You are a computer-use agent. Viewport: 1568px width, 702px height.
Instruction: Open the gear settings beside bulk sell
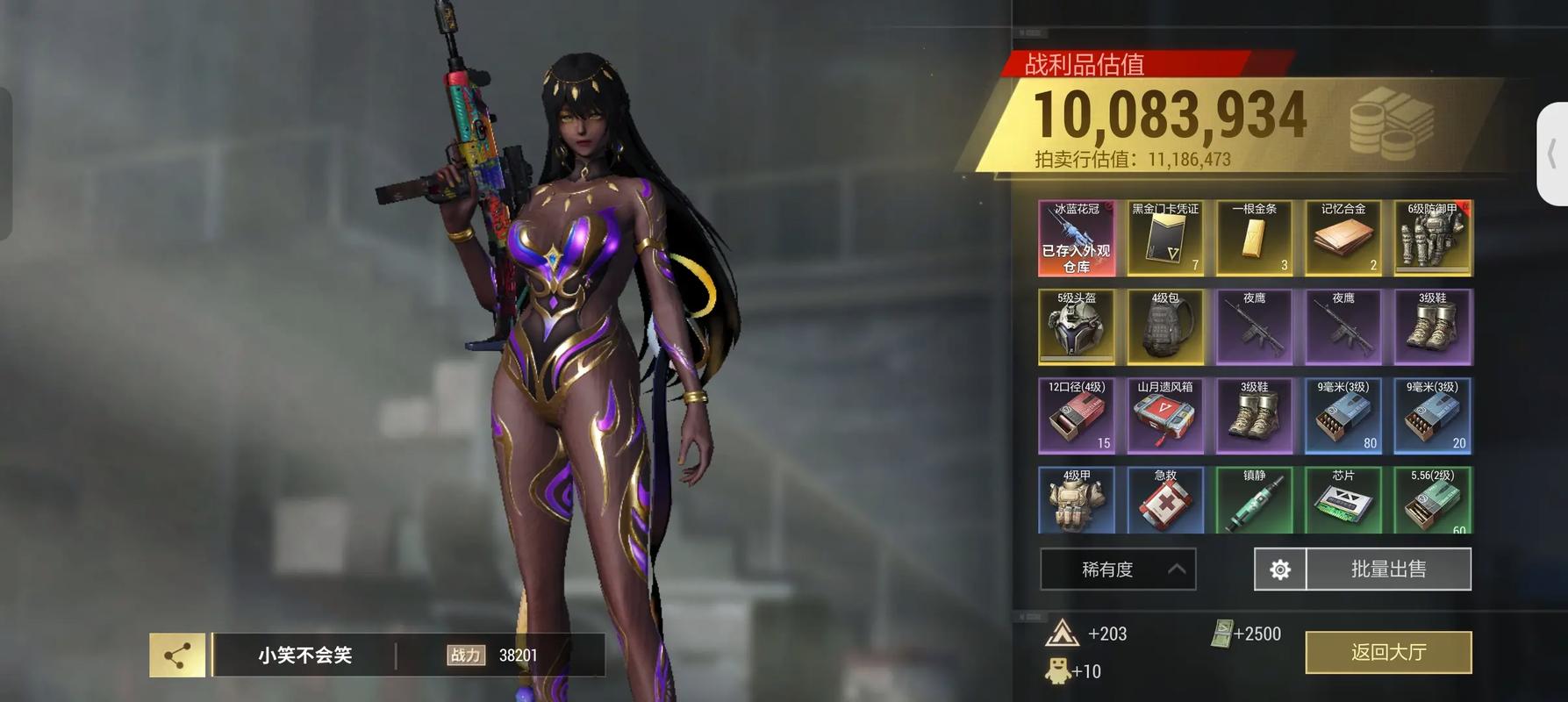pyautogui.click(x=1280, y=569)
